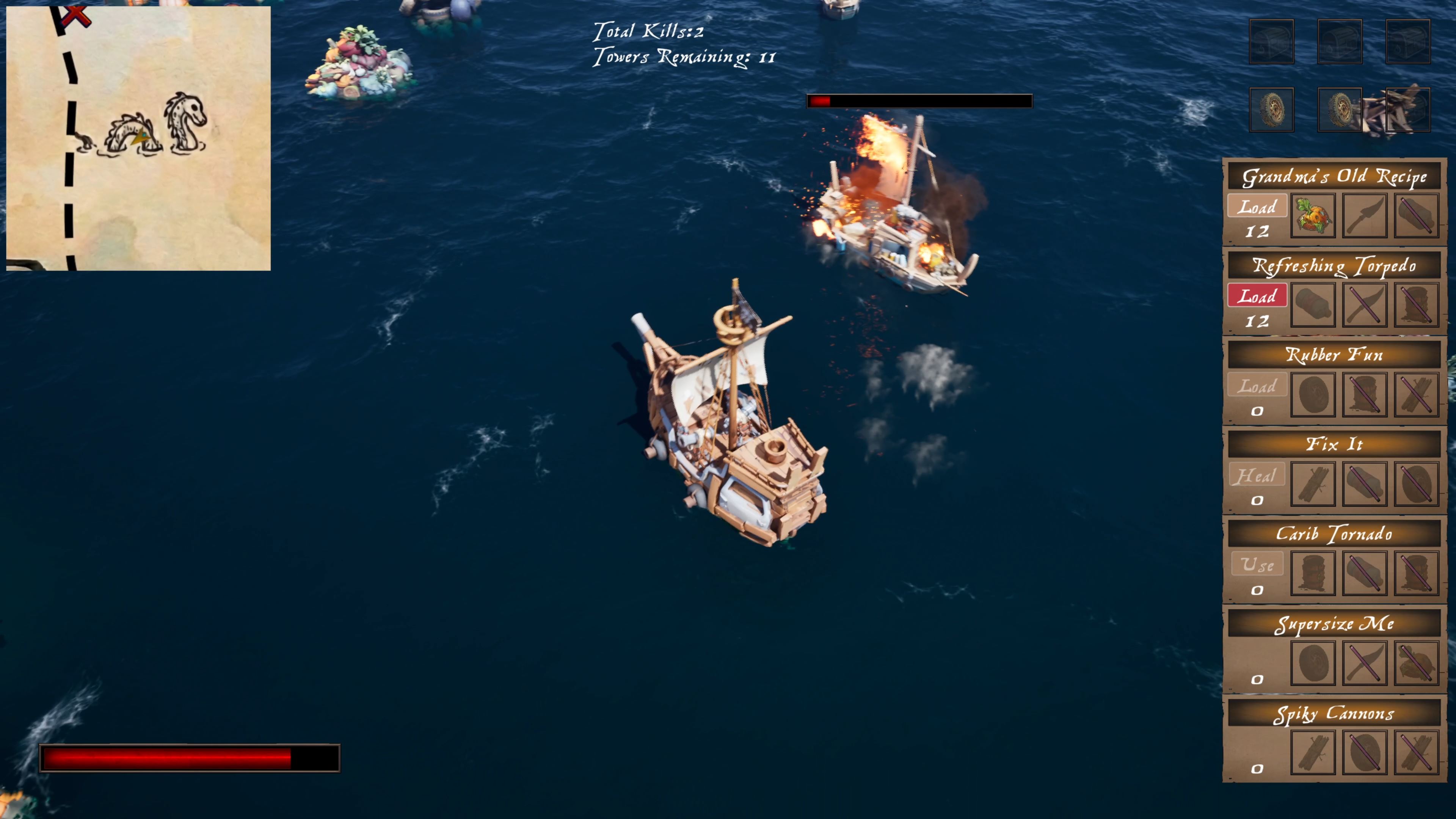Open the parchment treasure minimap

[138, 138]
